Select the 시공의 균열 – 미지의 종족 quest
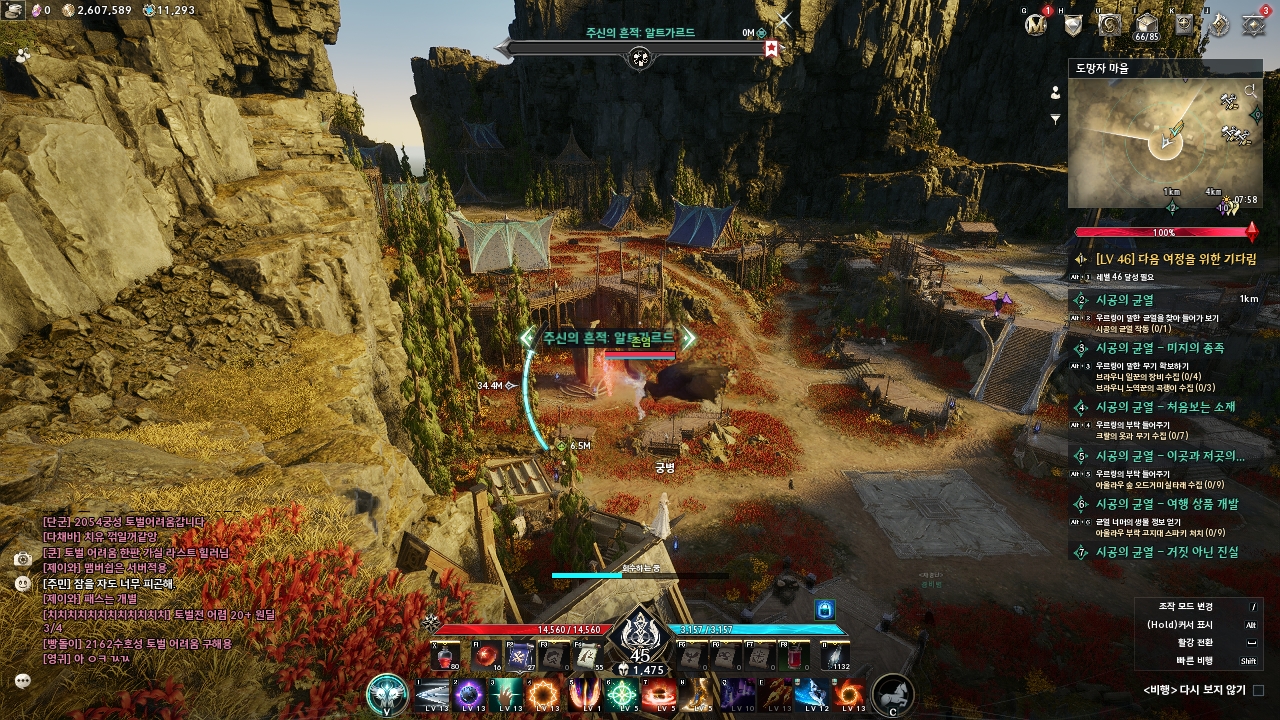The image size is (1280, 720). pyautogui.click(x=1159, y=348)
